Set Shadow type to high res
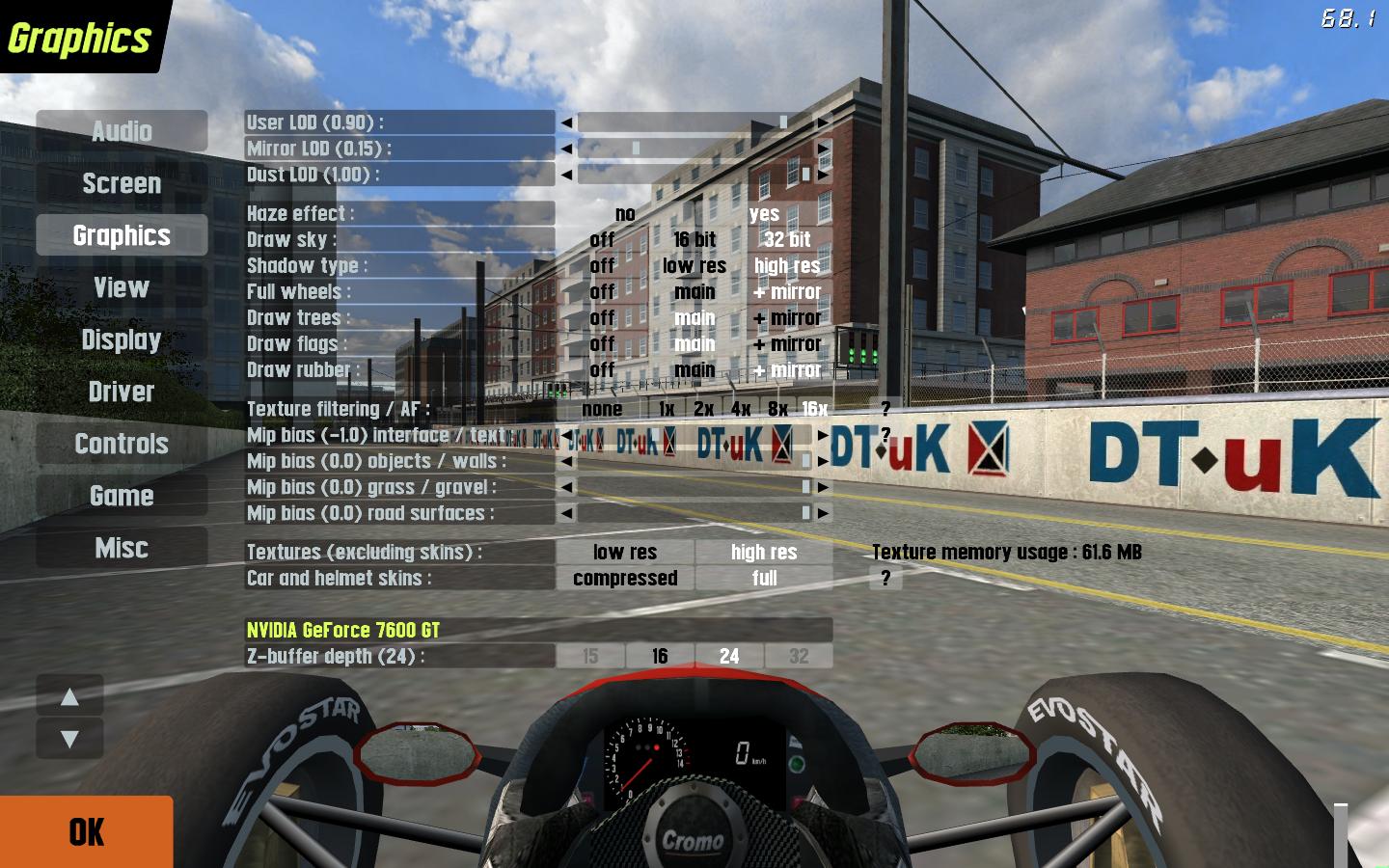The height and width of the screenshot is (868, 1389). click(787, 265)
